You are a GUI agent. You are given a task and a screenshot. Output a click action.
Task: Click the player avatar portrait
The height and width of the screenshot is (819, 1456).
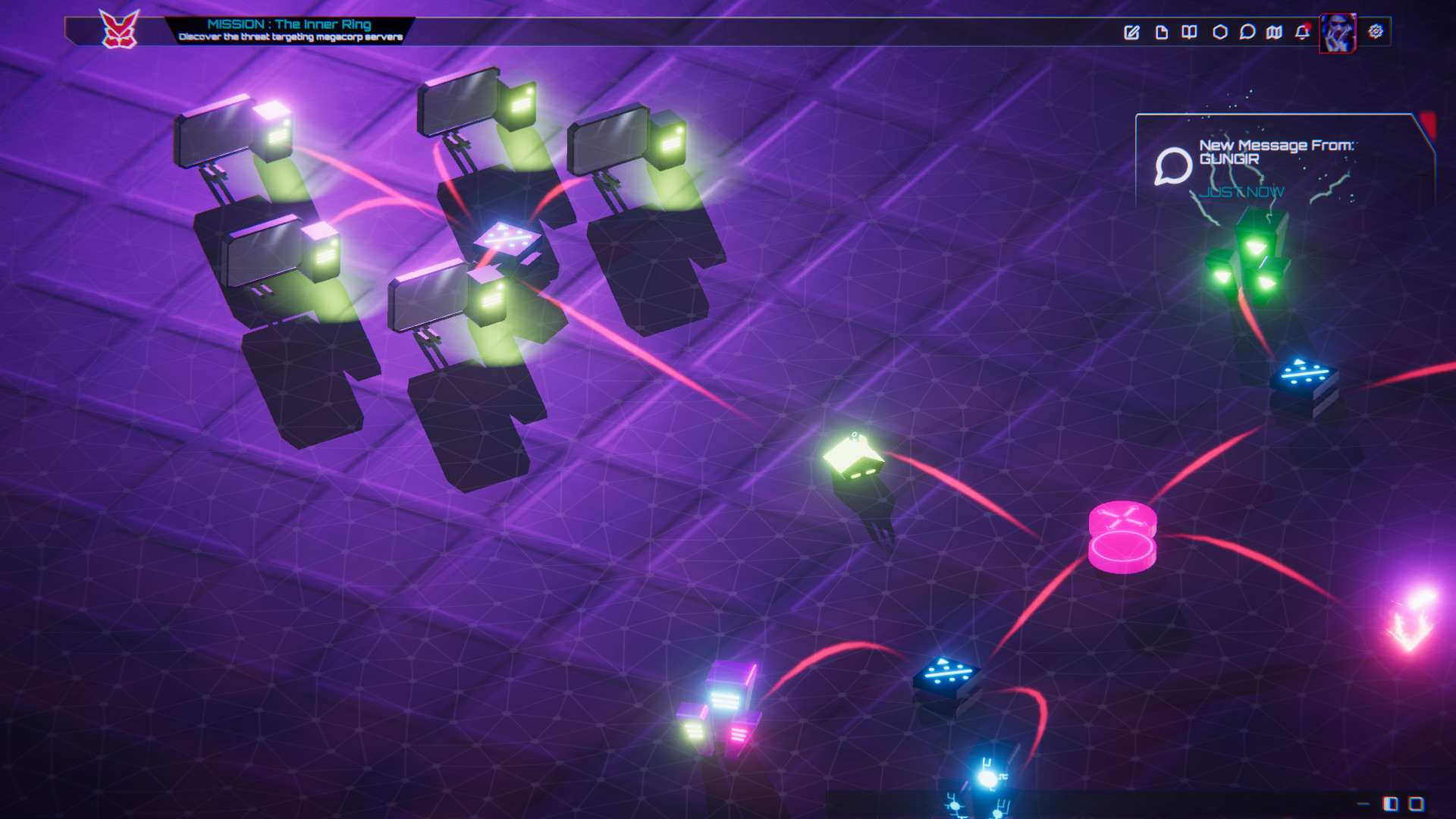pyautogui.click(x=1337, y=33)
